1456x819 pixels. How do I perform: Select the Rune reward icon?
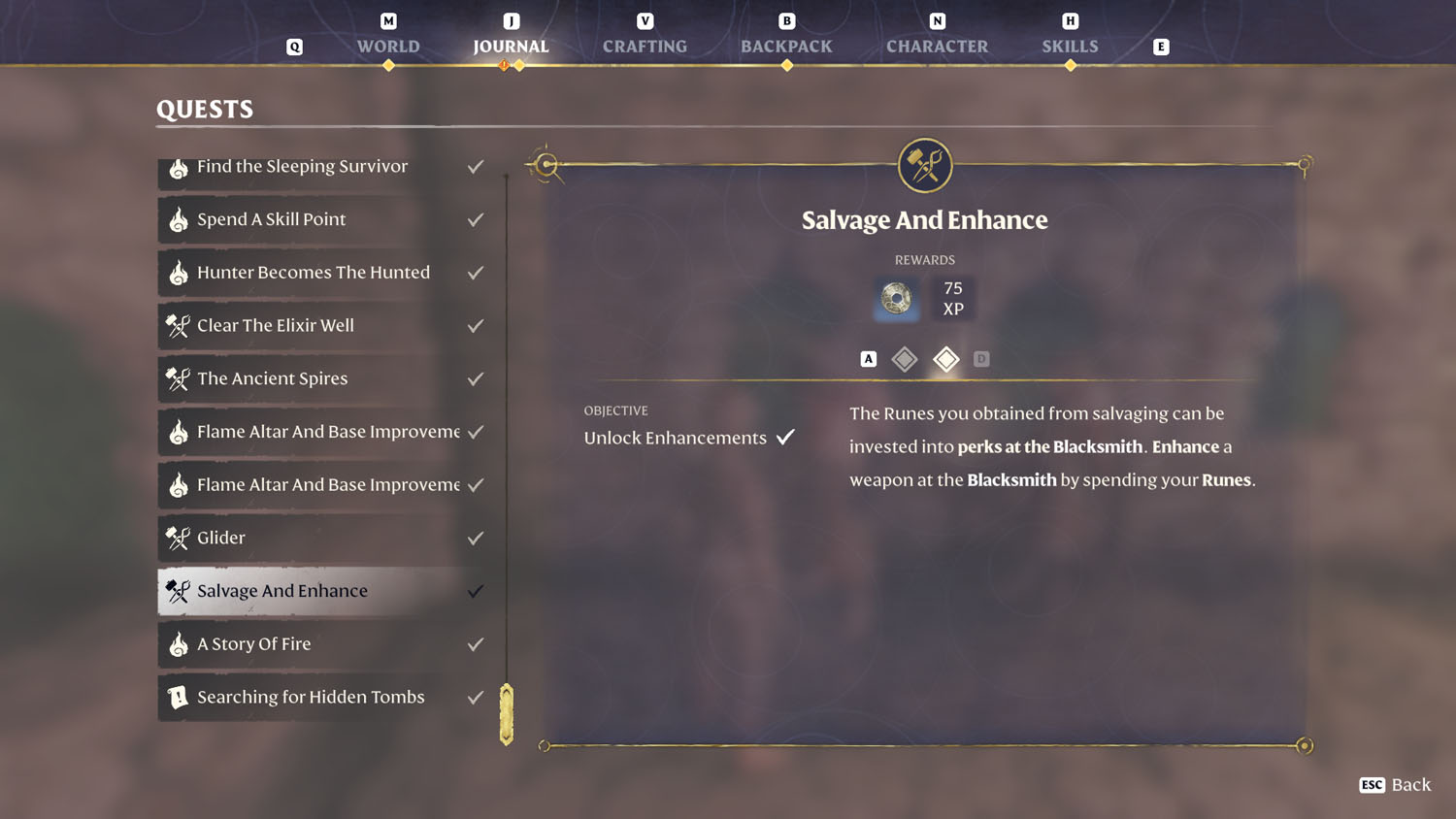coord(895,298)
